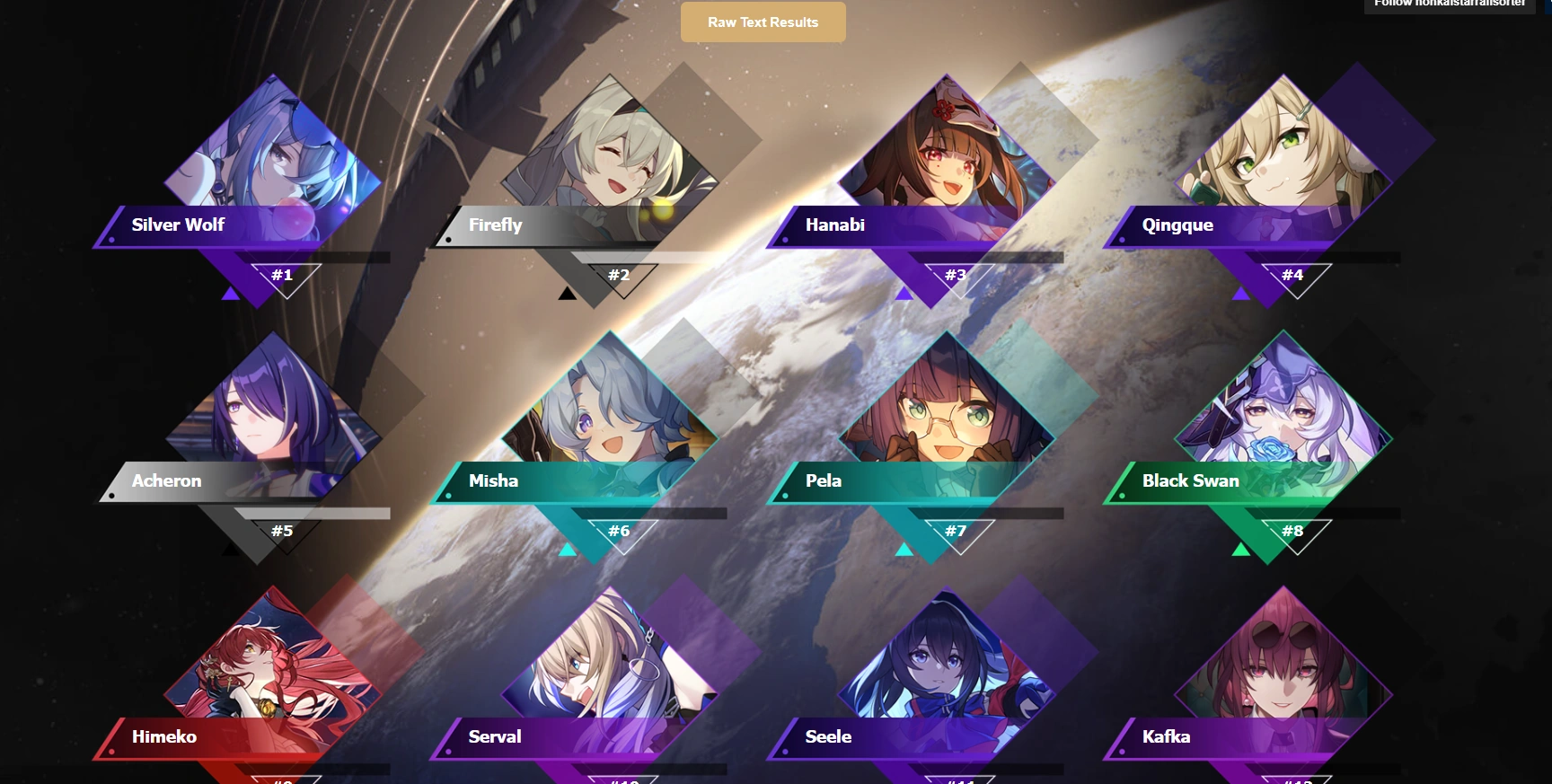Image resolution: width=1552 pixels, height=784 pixels.
Task: Click the purple up-arrow under Qingque
Action: [1241, 294]
